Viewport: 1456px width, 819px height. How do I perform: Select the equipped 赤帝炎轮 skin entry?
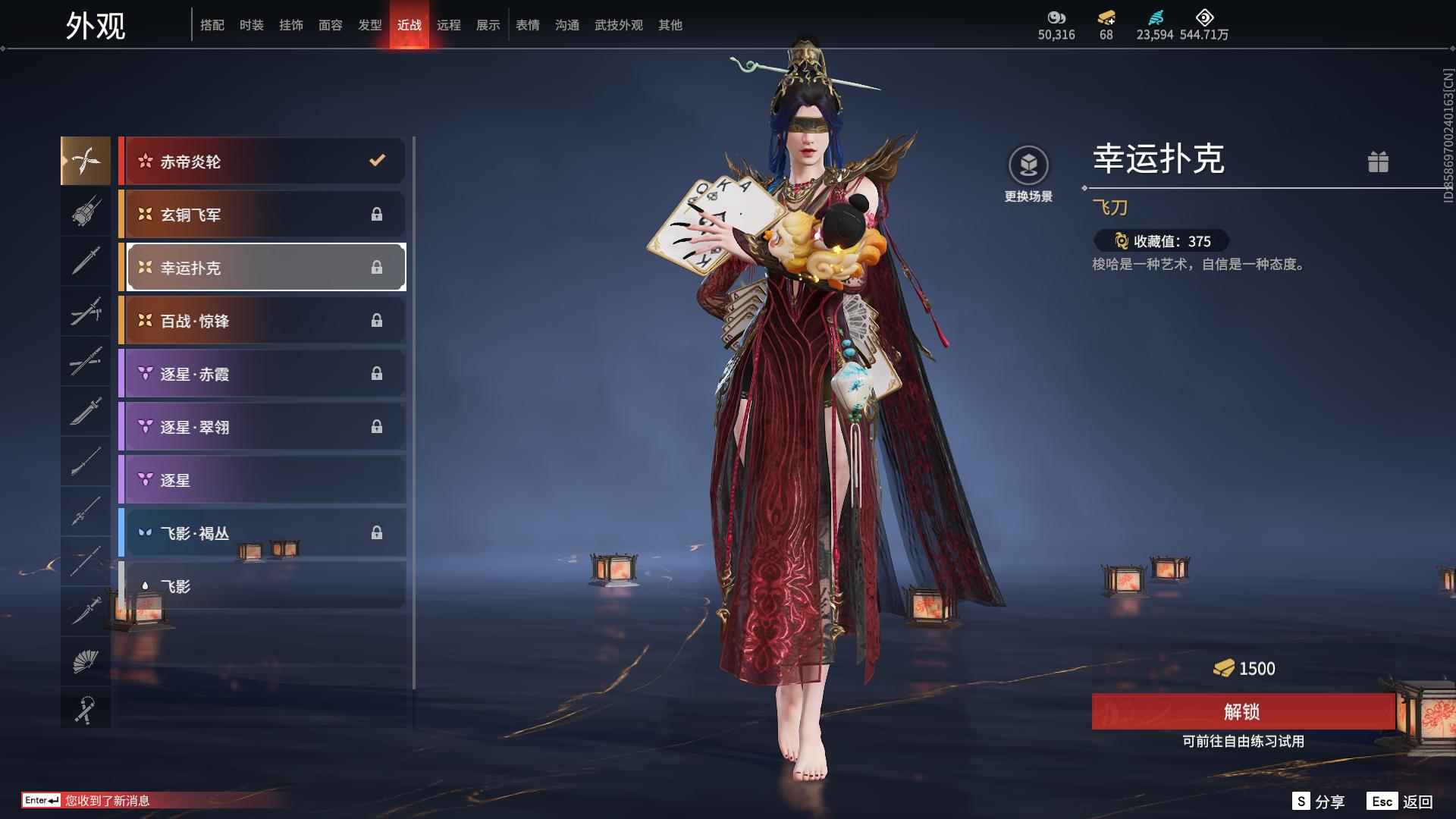[262, 161]
